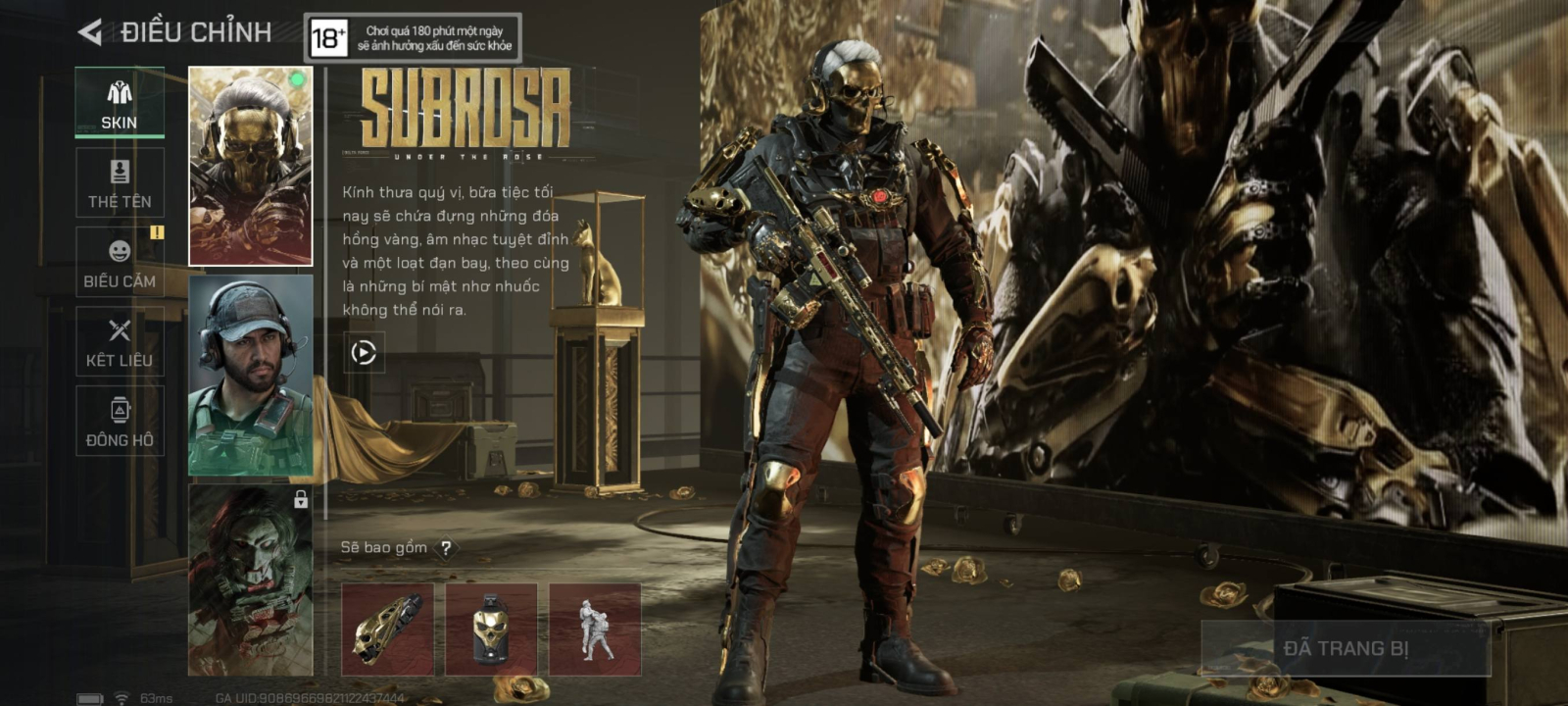Switch to the SKIN tab
1568x706 pixels.
[x=120, y=103]
